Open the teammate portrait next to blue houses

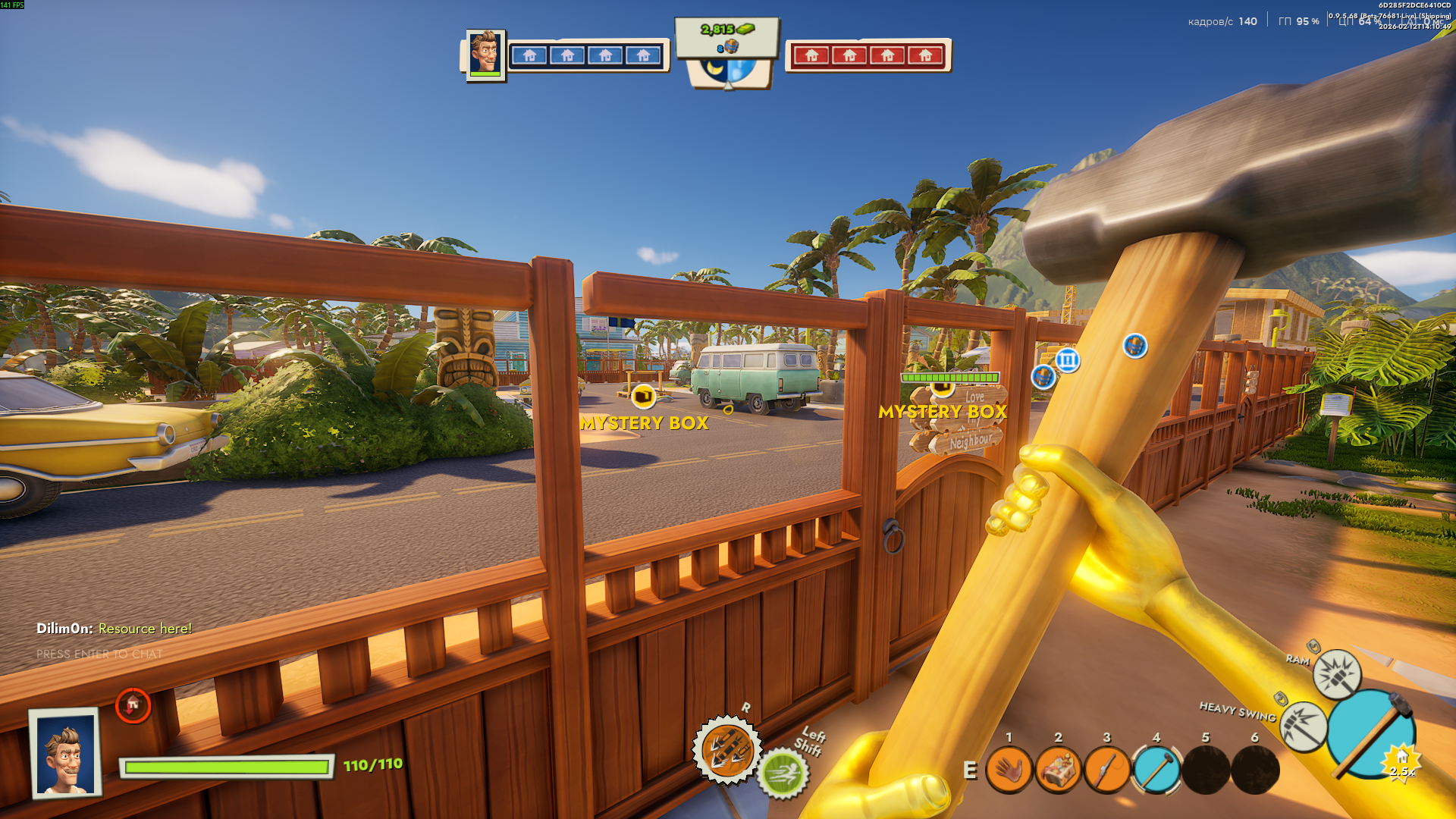[x=485, y=54]
